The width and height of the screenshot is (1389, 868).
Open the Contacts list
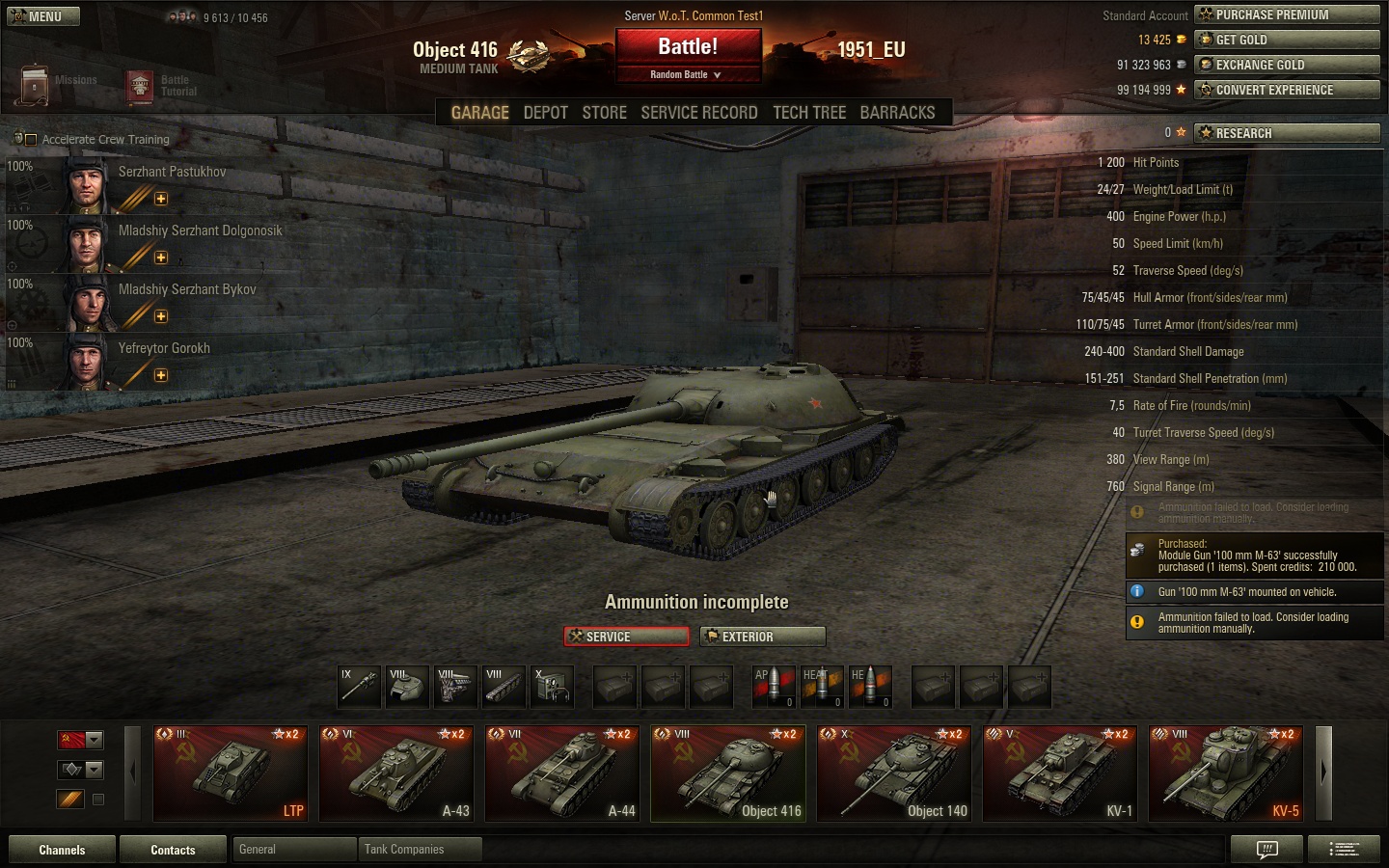coord(173,850)
